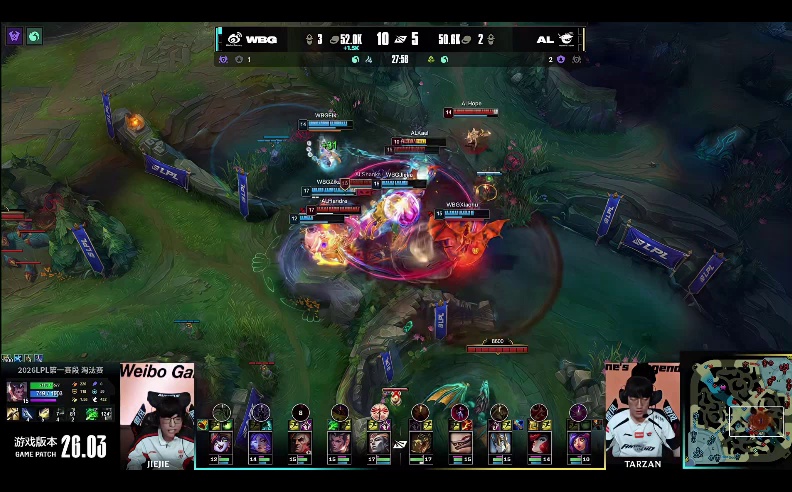Open the TARZAN player camera feed
This screenshot has height=492, width=792.
642,415
